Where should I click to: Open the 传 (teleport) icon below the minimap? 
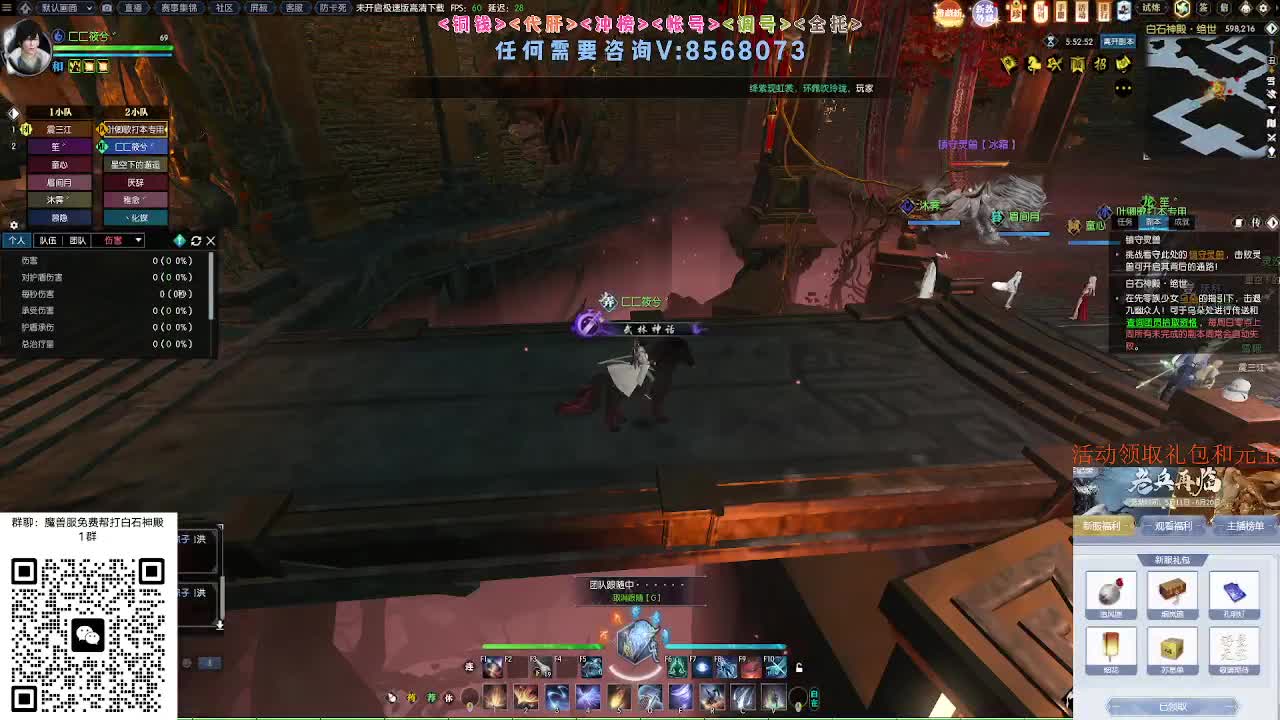[1256, 222]
